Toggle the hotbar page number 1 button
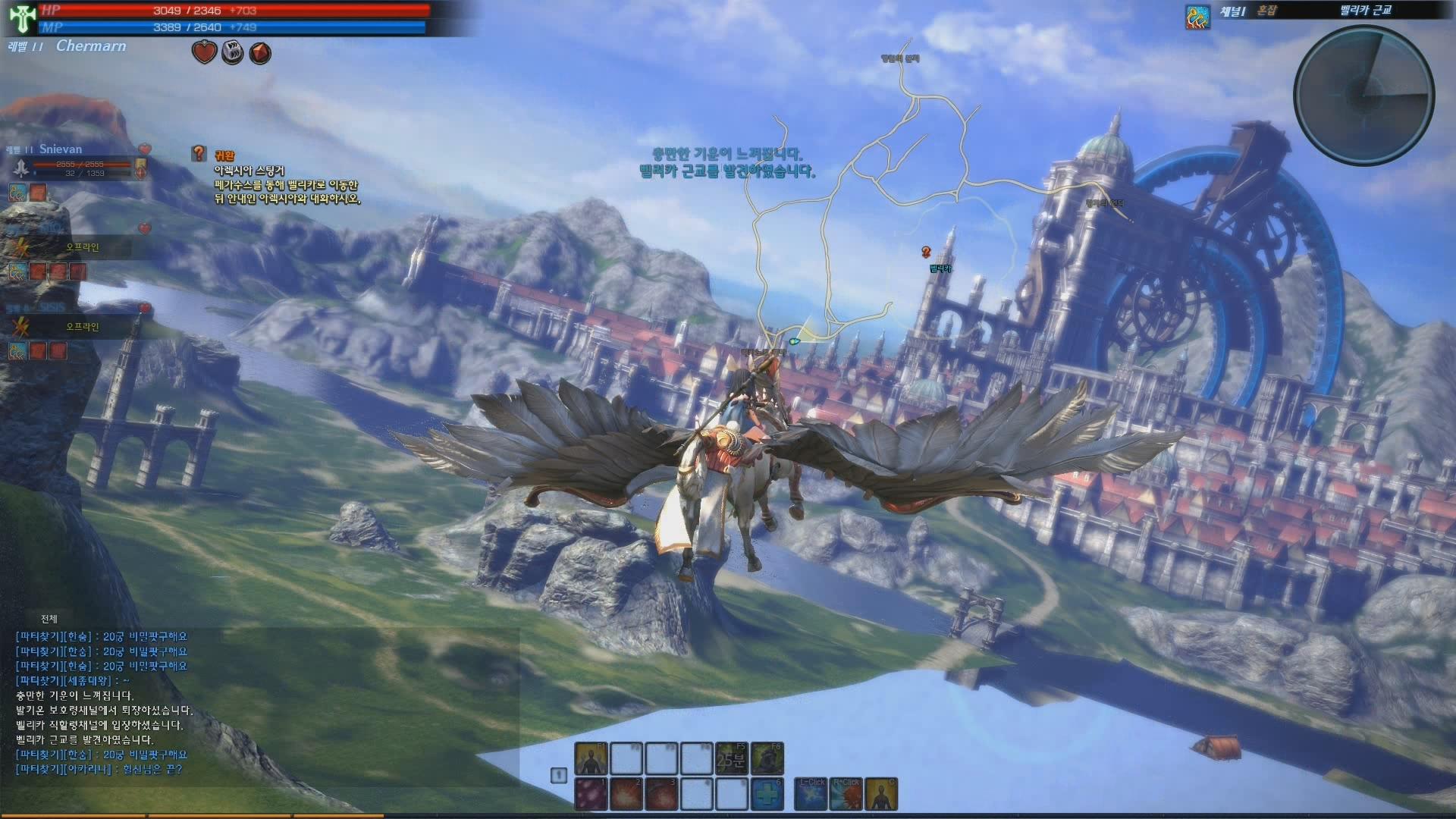 [558, 775]
